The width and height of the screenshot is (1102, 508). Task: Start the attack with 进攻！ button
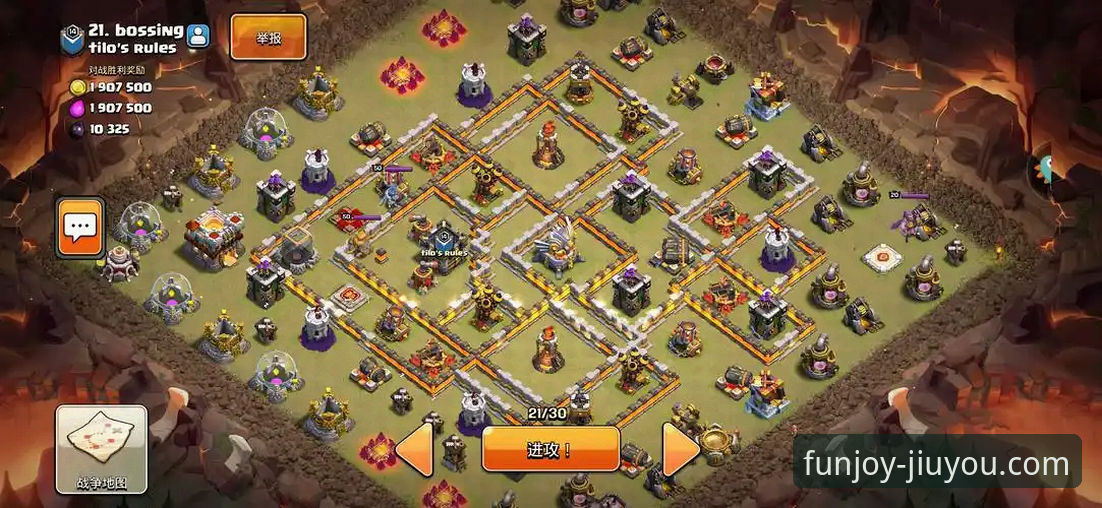pyautogui.click(x=550, y=449)
